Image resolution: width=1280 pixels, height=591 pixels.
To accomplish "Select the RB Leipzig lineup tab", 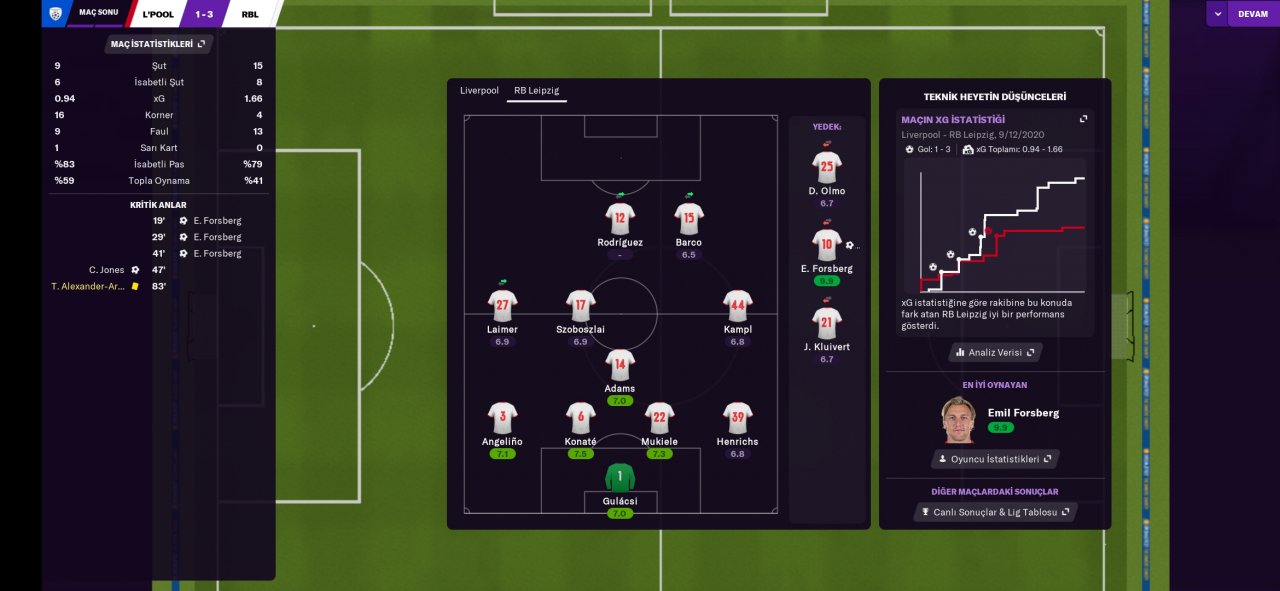I will [x=536, y=91].
